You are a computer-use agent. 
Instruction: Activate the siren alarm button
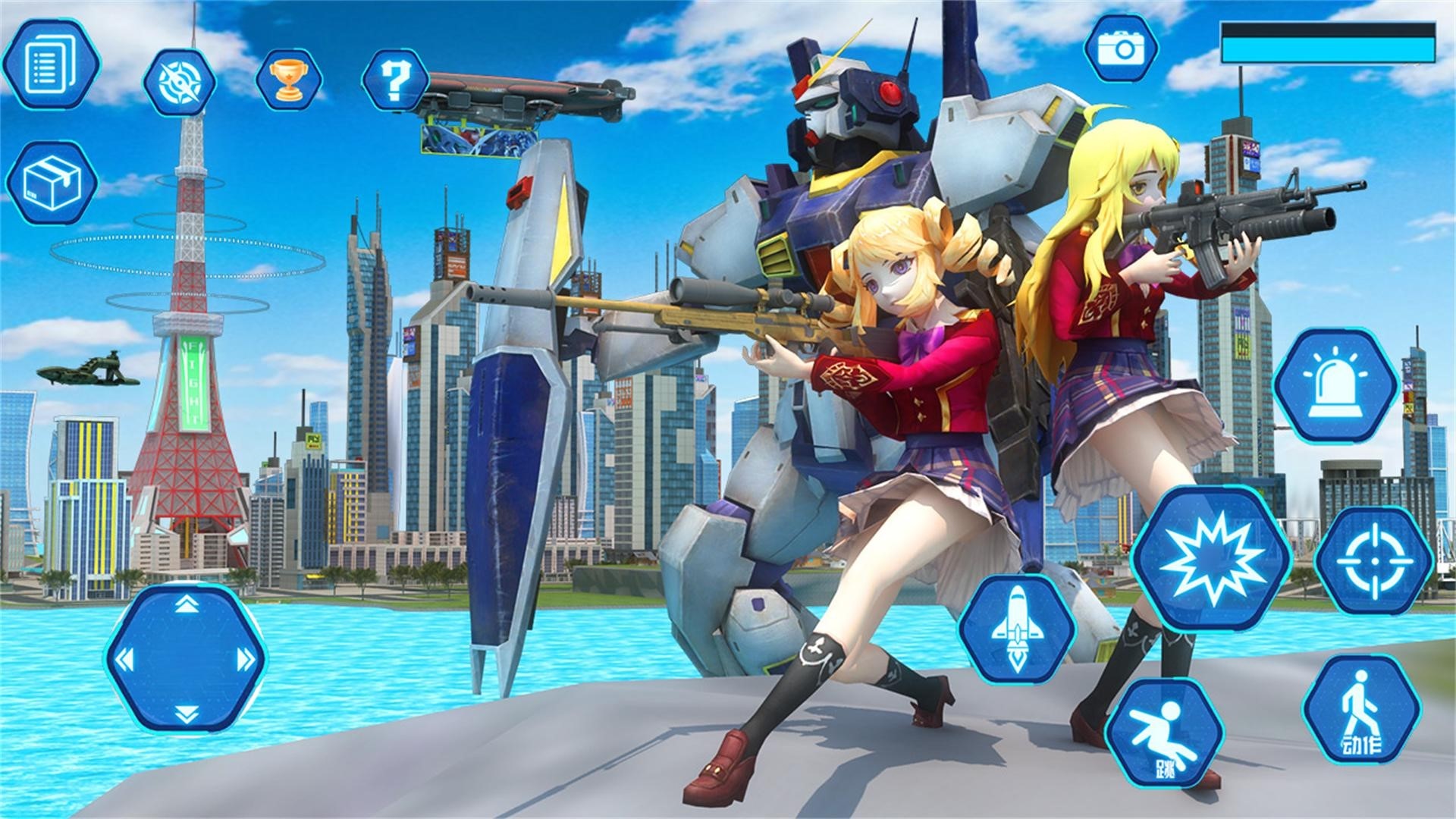[x=1336, y=385]
